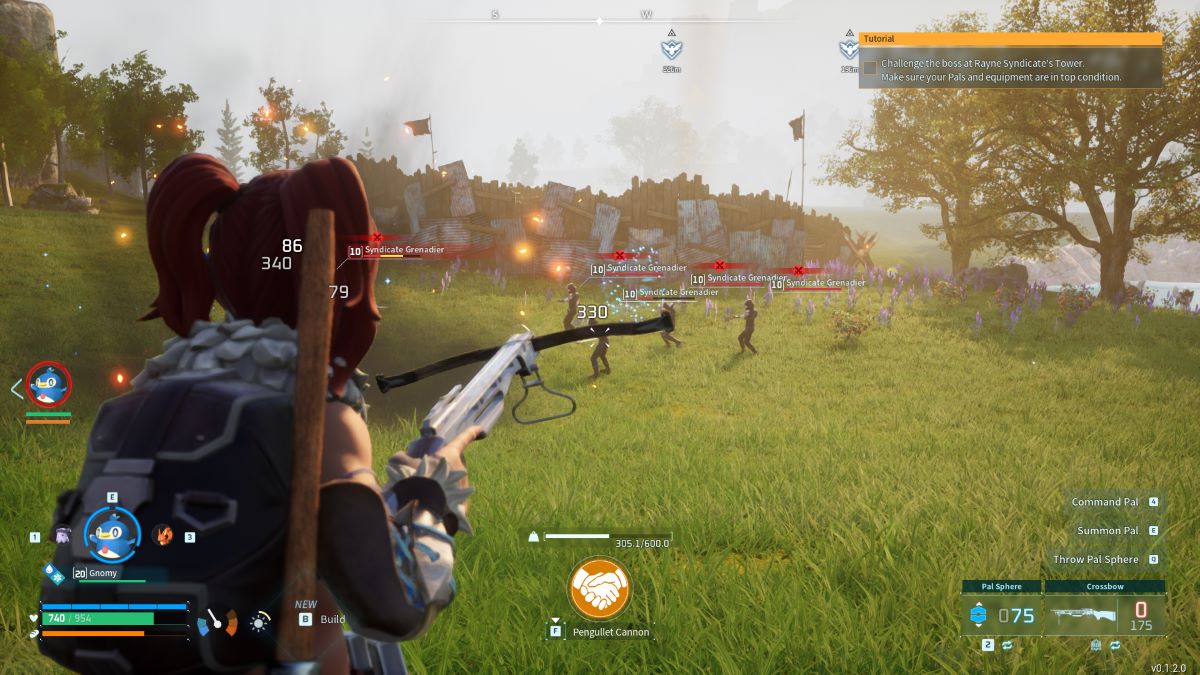
Task: Click the Throw Pal Sphere label
Action: coord(1098,560)
